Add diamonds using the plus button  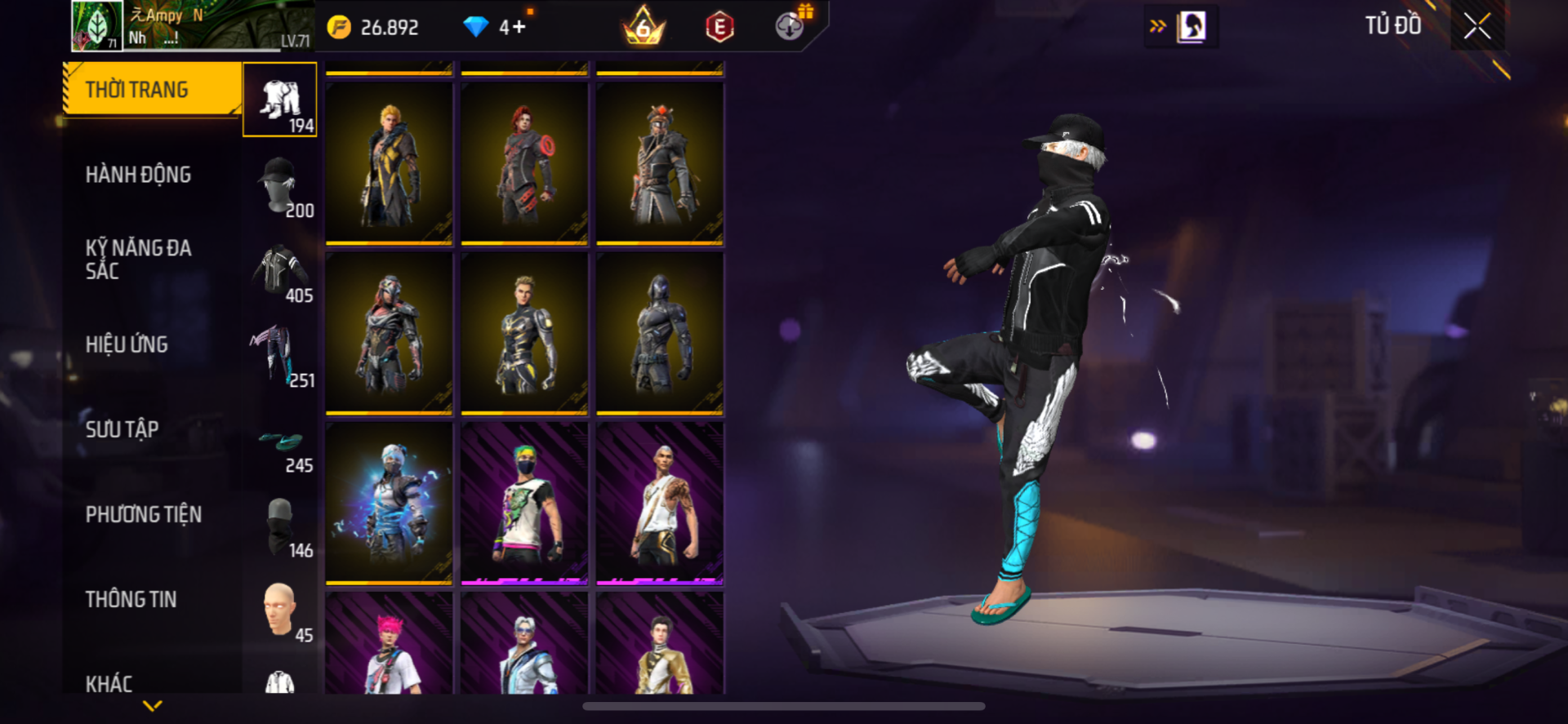pos(518,27)
